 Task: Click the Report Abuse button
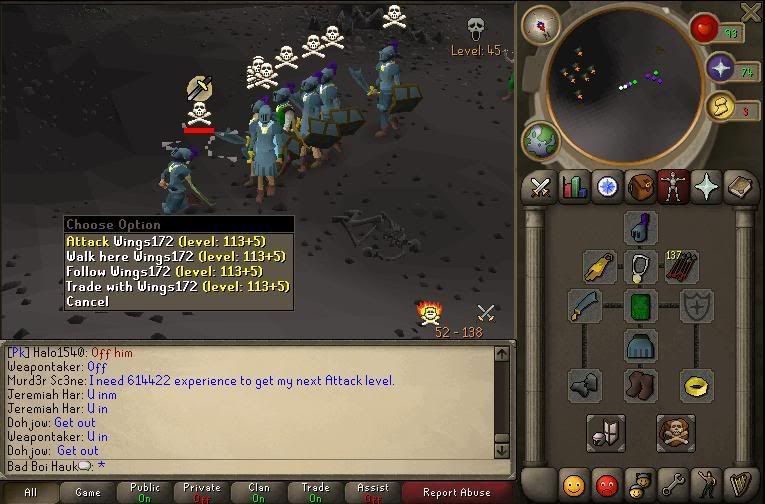457,492
